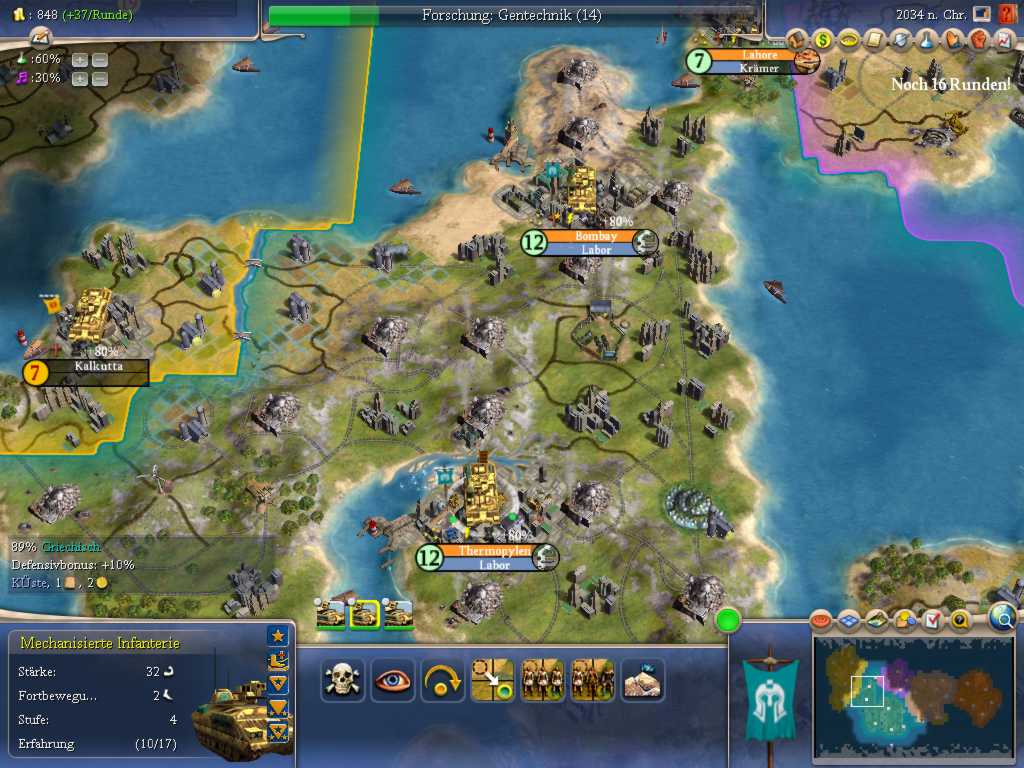
Task: Disband unit with the skull icon
Action: coord(342,680)
